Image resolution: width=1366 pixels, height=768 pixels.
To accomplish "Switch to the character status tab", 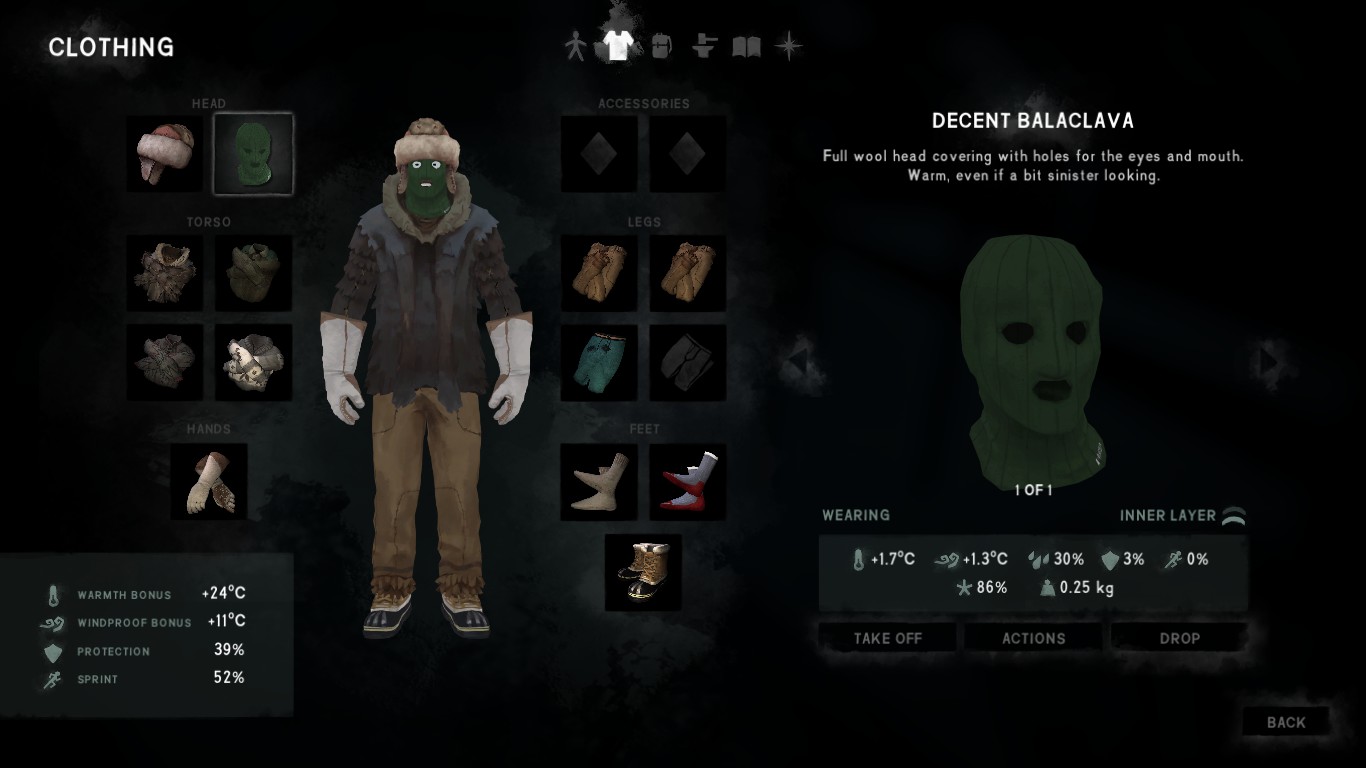I will (575, 47).
